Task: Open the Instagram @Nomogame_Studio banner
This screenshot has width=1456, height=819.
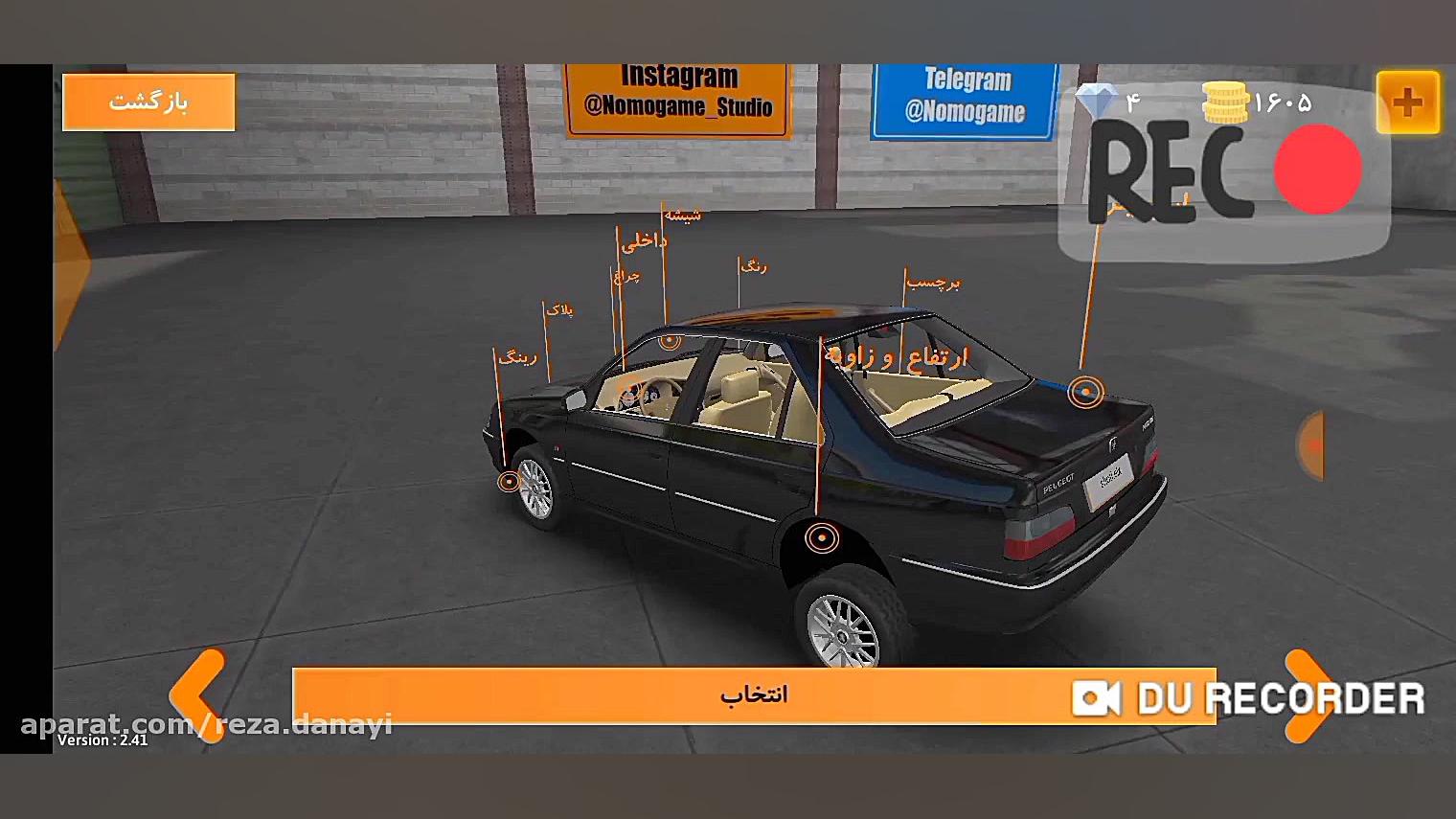Action: click(678, 94)
